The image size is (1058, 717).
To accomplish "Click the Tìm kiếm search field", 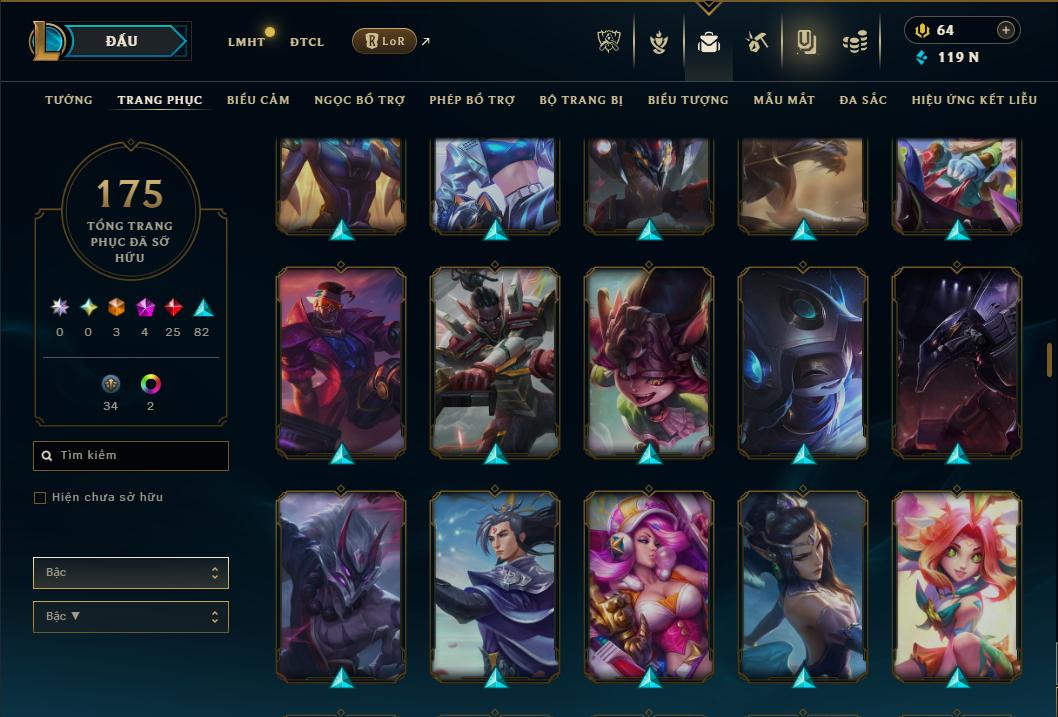I will (x=131, y=456).
